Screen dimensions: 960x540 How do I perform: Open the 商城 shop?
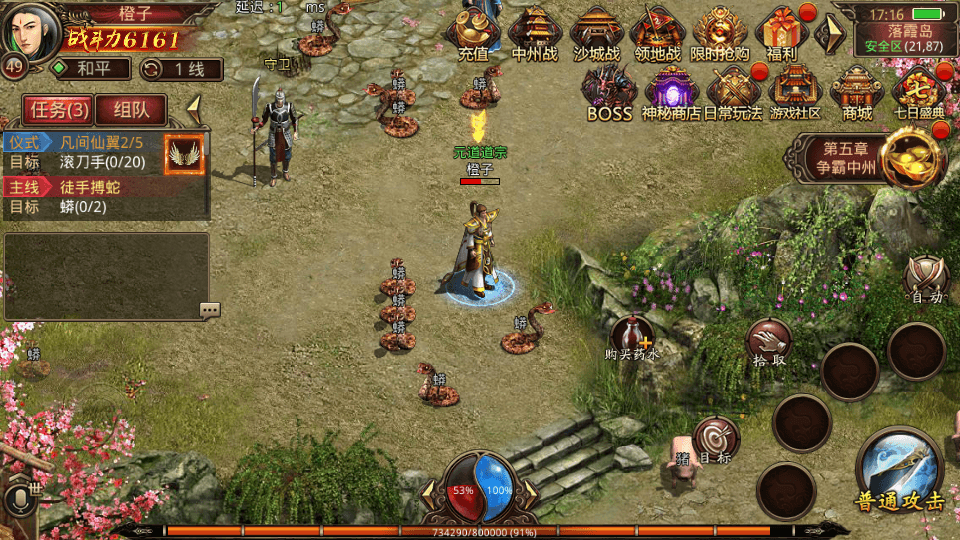[x=857, y=92]
